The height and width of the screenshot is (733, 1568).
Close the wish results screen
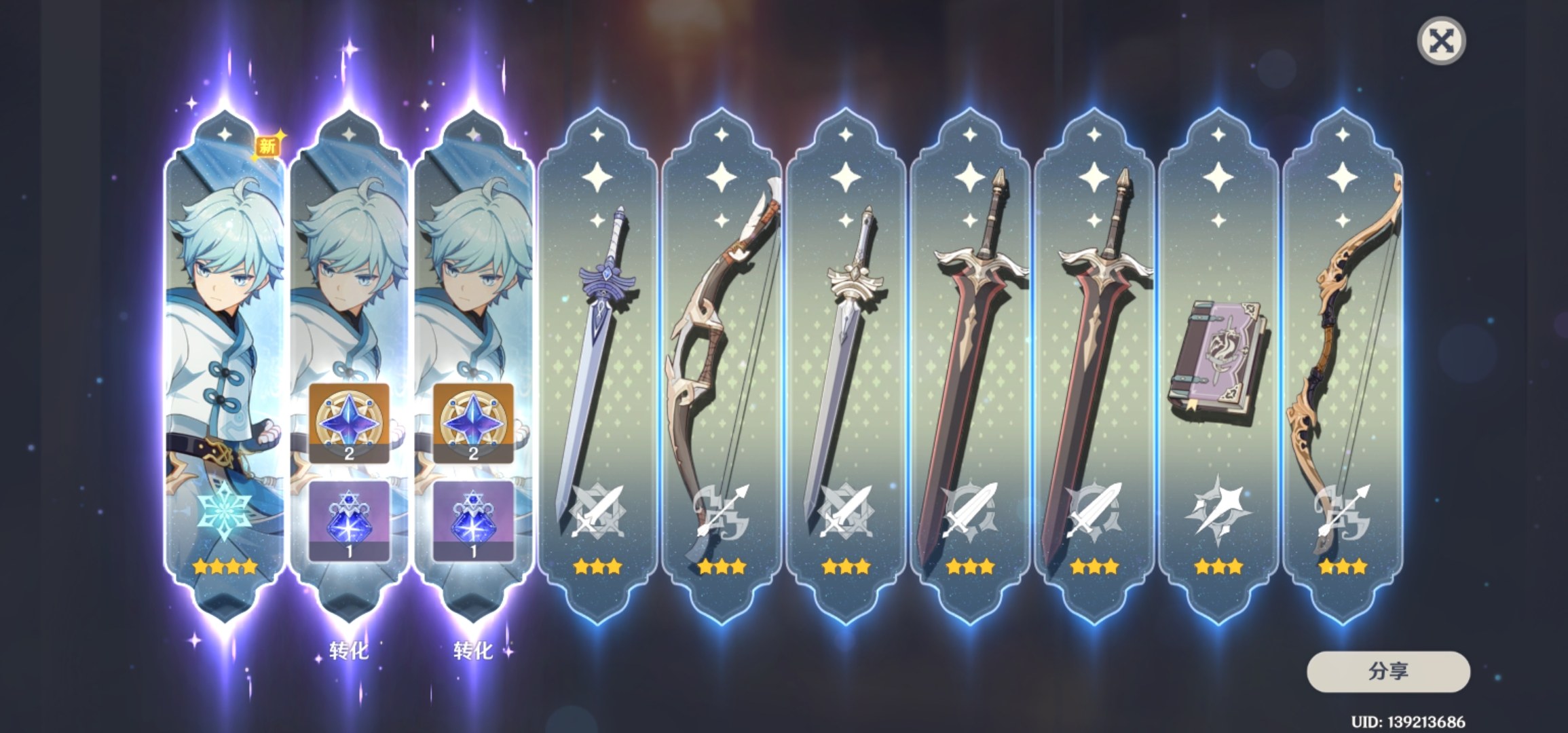[1441, 41]
